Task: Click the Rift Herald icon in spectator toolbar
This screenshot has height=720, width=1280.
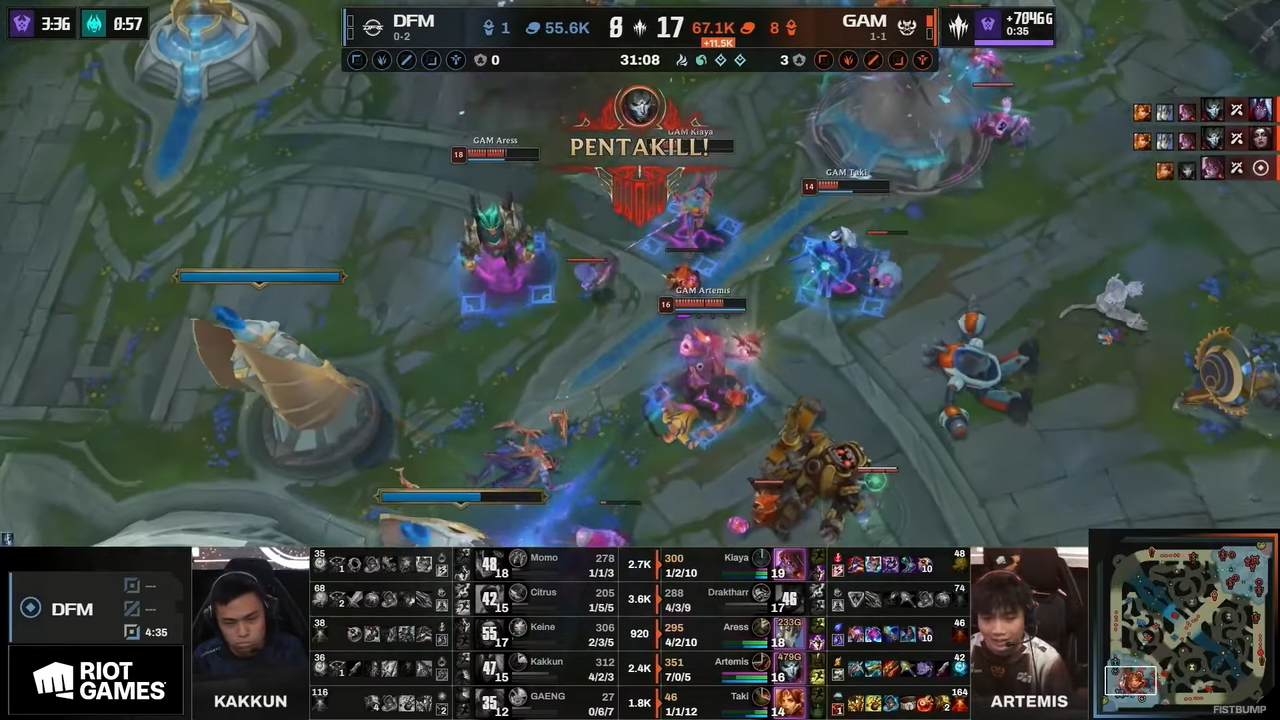Action: (x=455, y=60)
